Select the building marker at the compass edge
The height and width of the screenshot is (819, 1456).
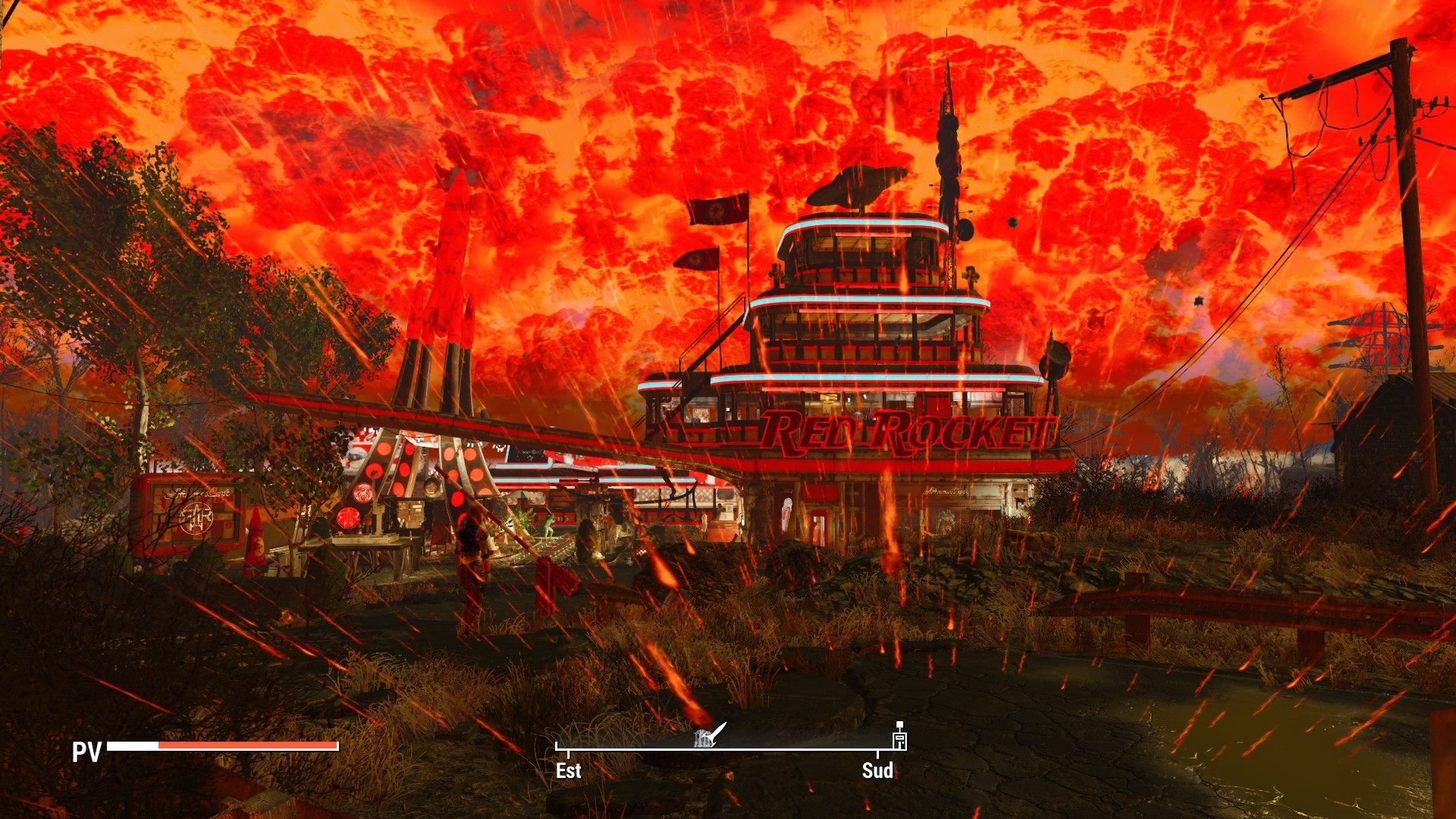[899, 737]
